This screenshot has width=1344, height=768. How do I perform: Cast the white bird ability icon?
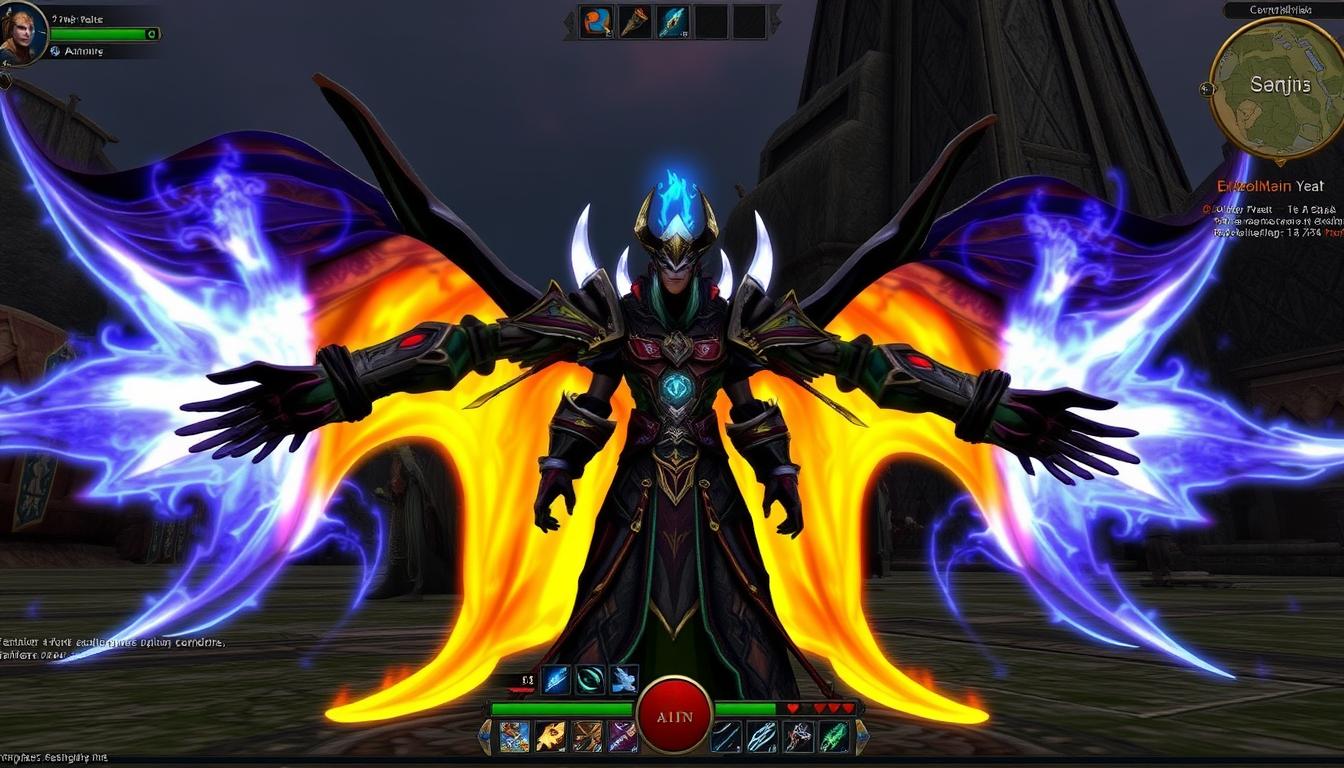[624, 678]
